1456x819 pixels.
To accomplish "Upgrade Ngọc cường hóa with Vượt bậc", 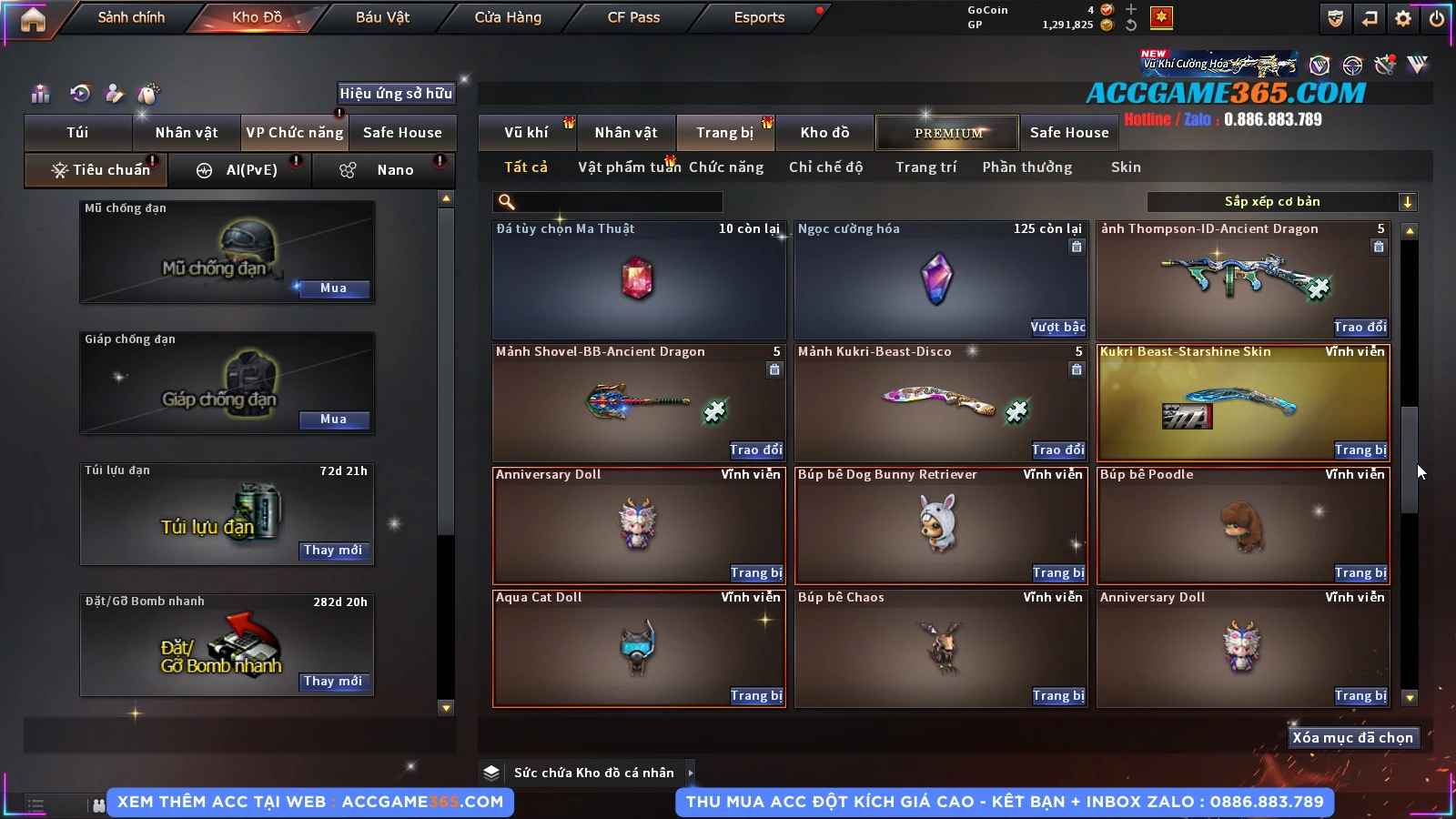I will coord(1057,328).
